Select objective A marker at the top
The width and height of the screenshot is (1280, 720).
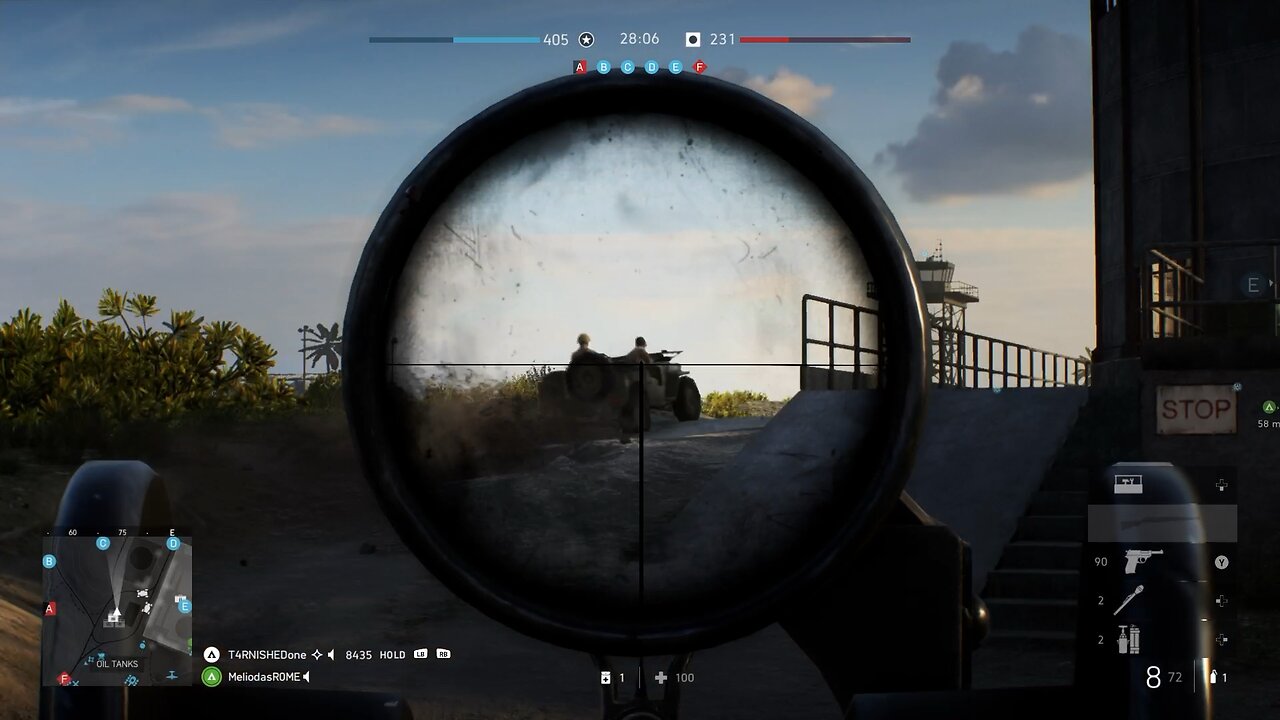(579, 66)
